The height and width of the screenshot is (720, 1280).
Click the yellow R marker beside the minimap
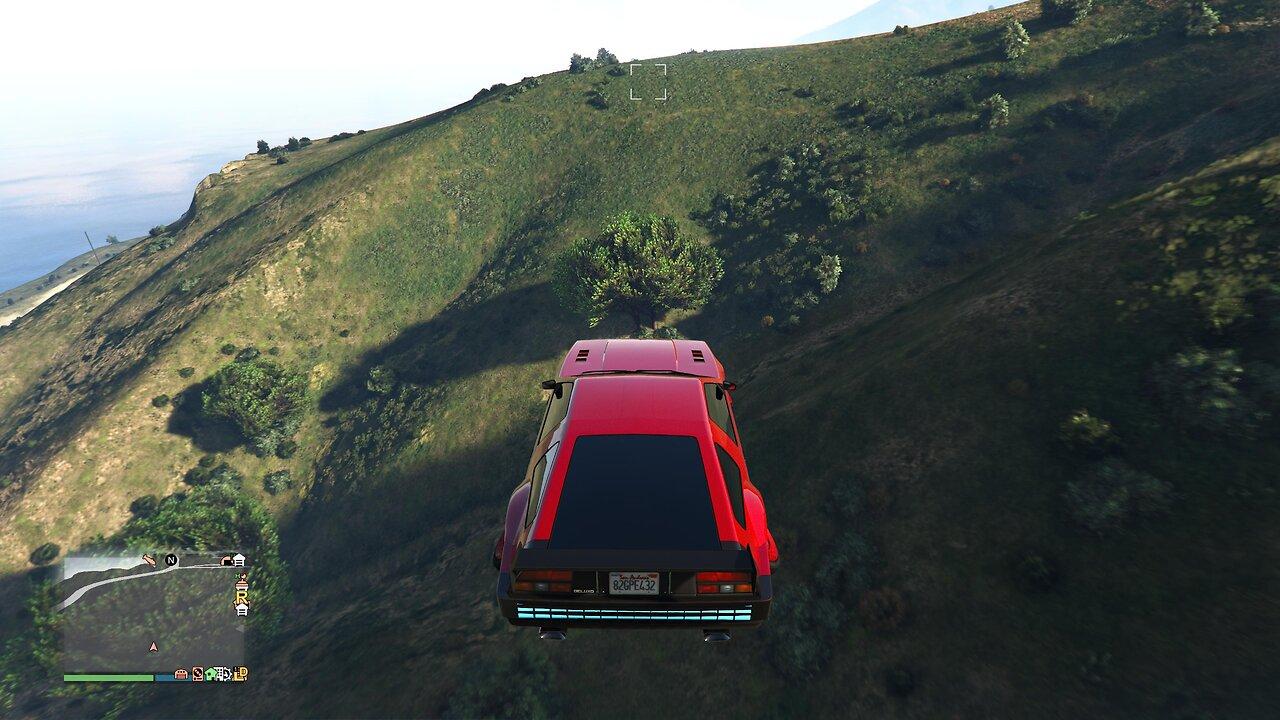(242, 596)
